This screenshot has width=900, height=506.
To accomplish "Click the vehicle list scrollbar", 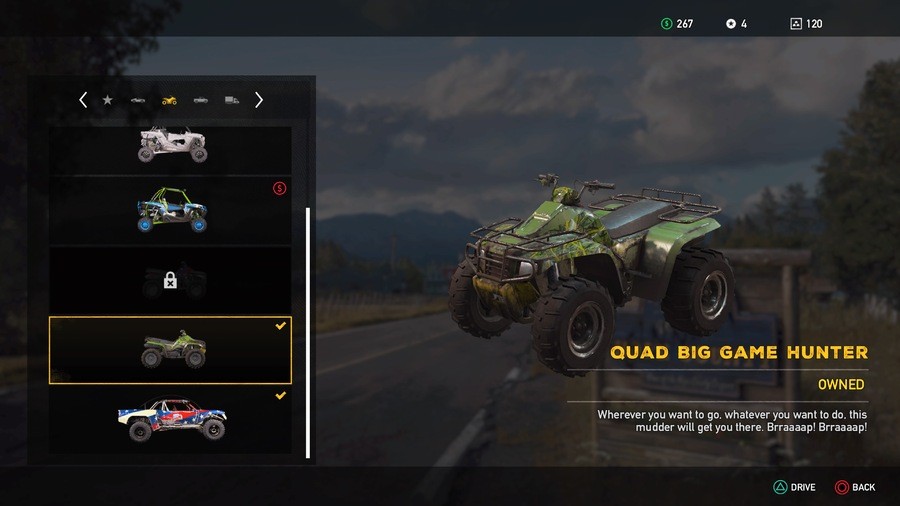I will 308,330.
